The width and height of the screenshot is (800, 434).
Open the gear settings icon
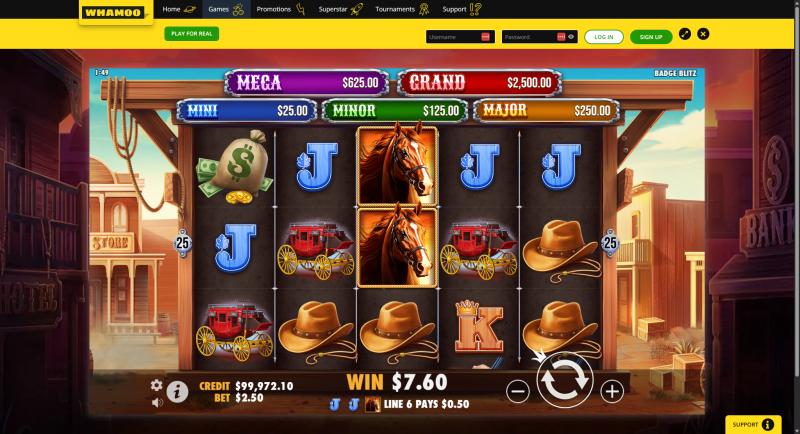pos(156,385)
